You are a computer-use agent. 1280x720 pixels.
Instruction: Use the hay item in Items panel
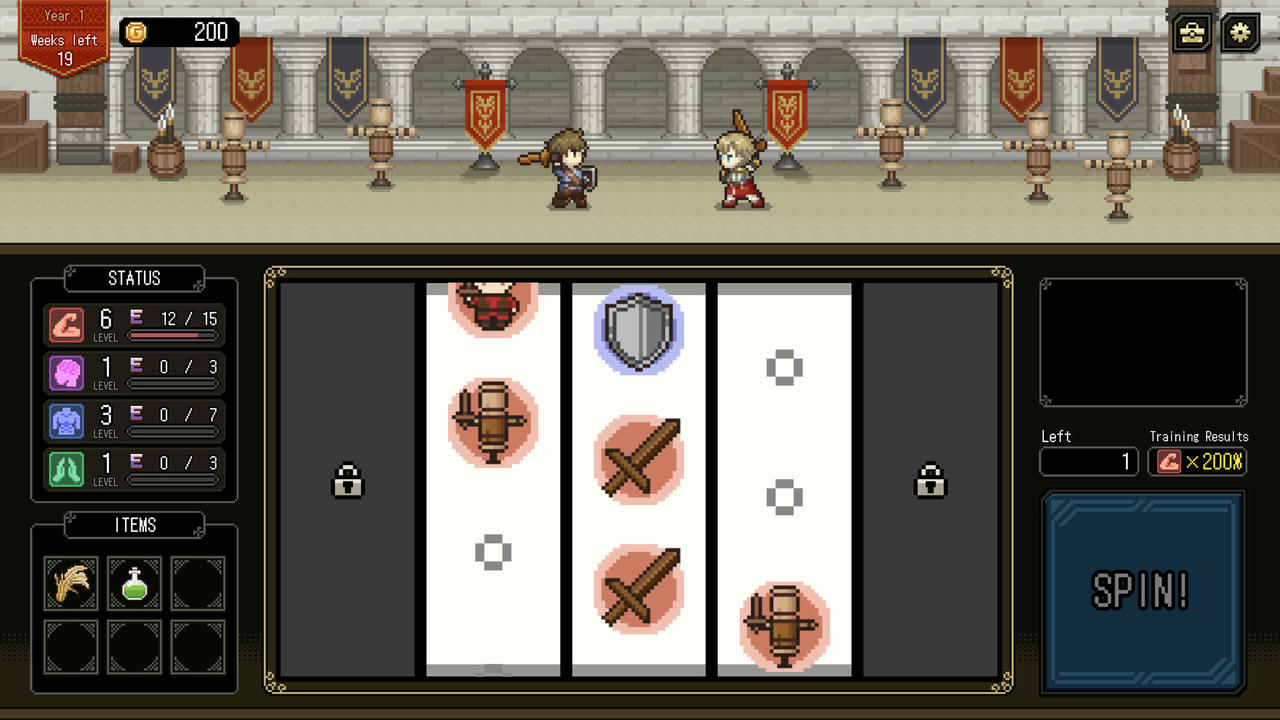point(70,584)
